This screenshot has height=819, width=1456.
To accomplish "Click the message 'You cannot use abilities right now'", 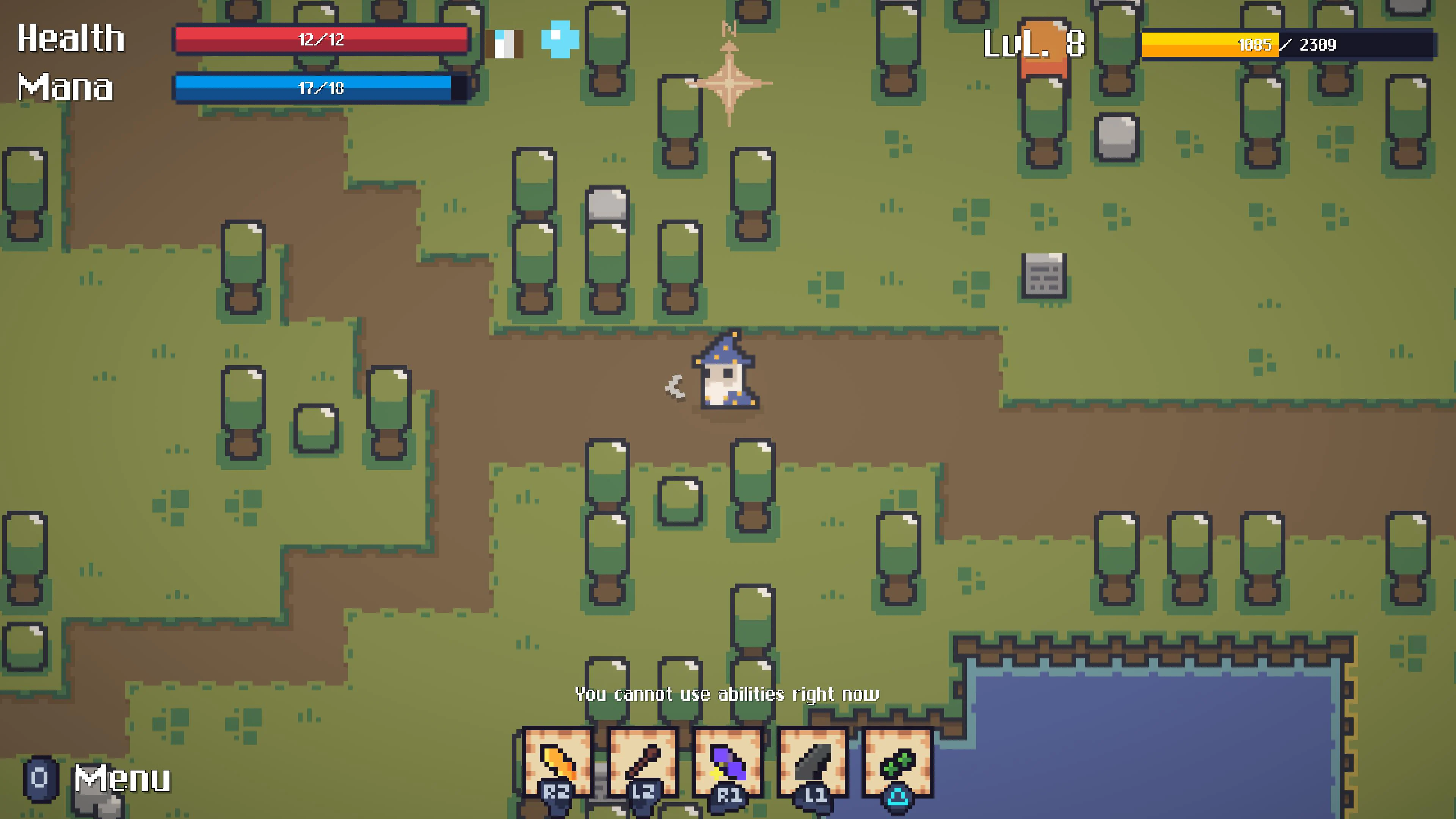I will pyautogui.click(x=728, y=693).
